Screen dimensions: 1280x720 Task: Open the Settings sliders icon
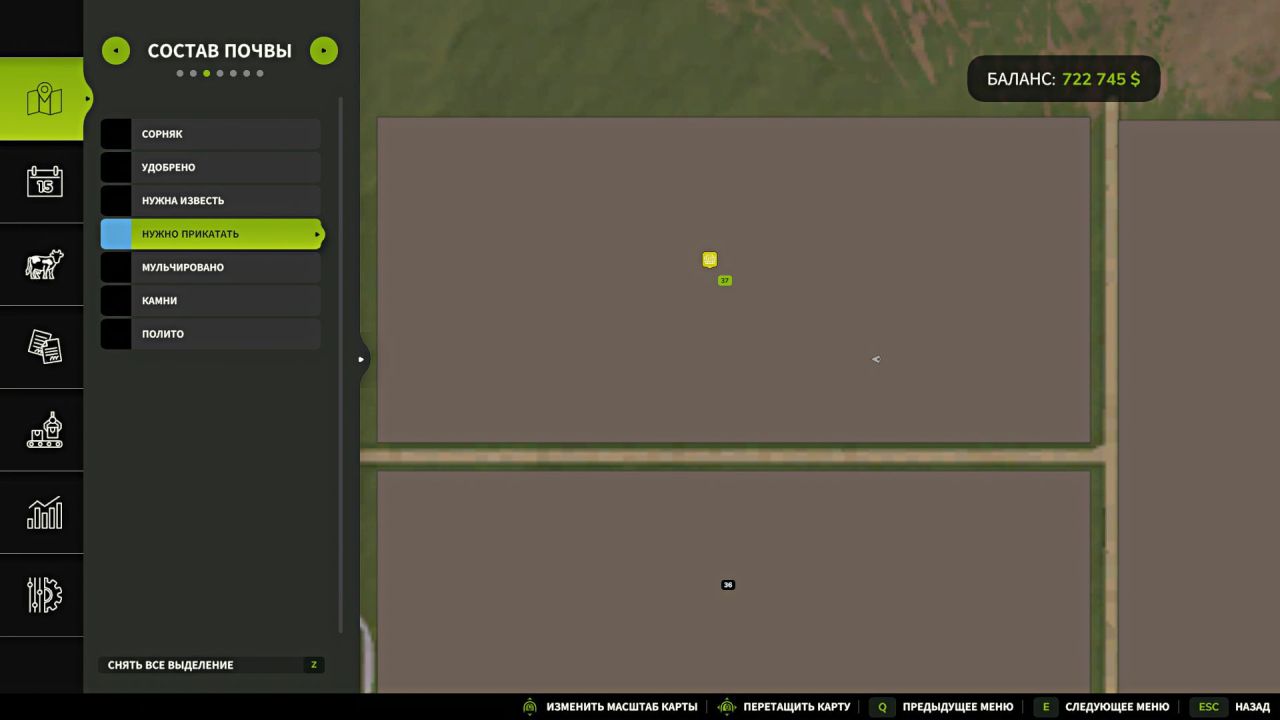(x=42, y=595)
